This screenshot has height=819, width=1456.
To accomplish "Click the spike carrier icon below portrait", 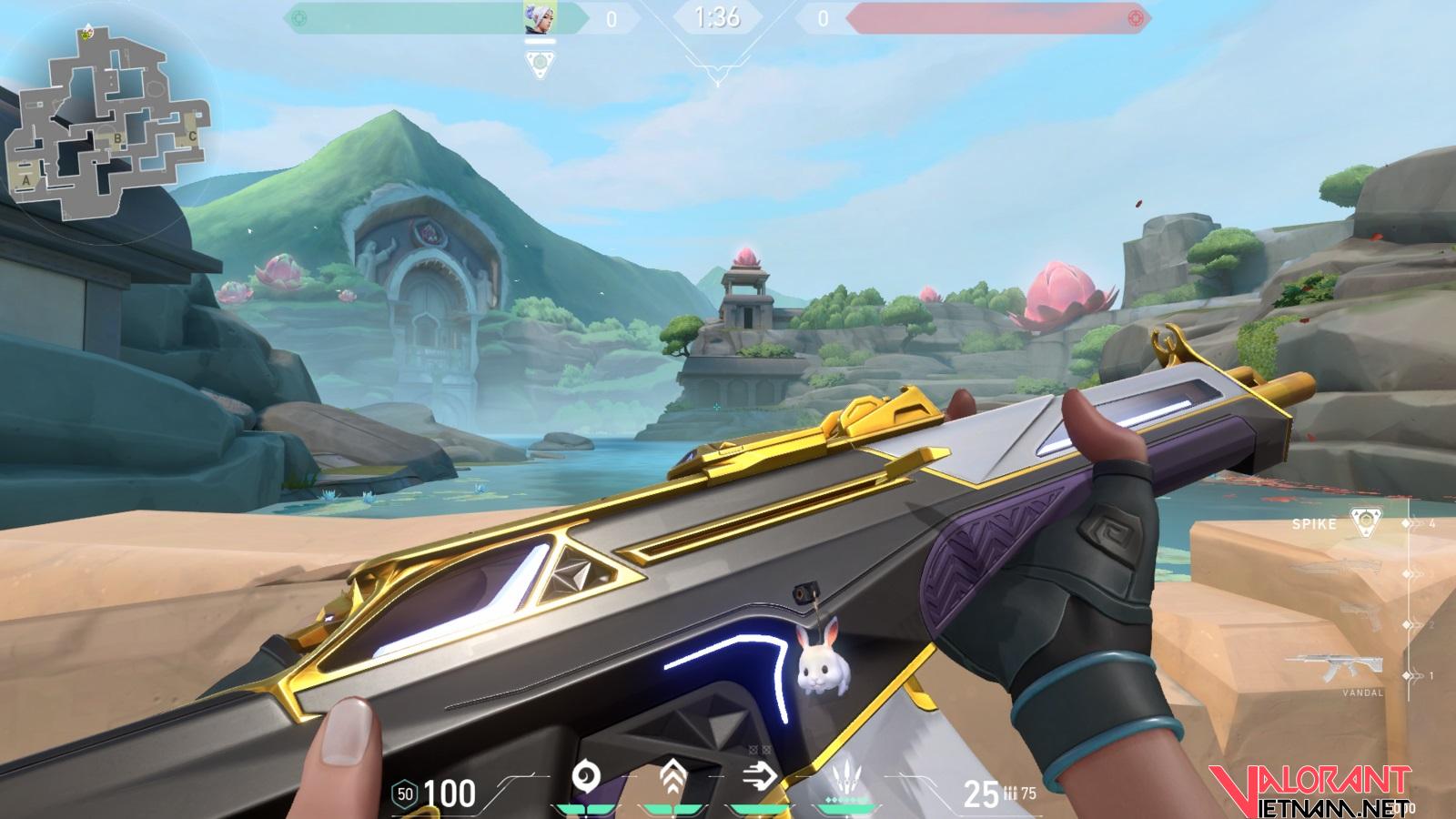I will [539, 64].
